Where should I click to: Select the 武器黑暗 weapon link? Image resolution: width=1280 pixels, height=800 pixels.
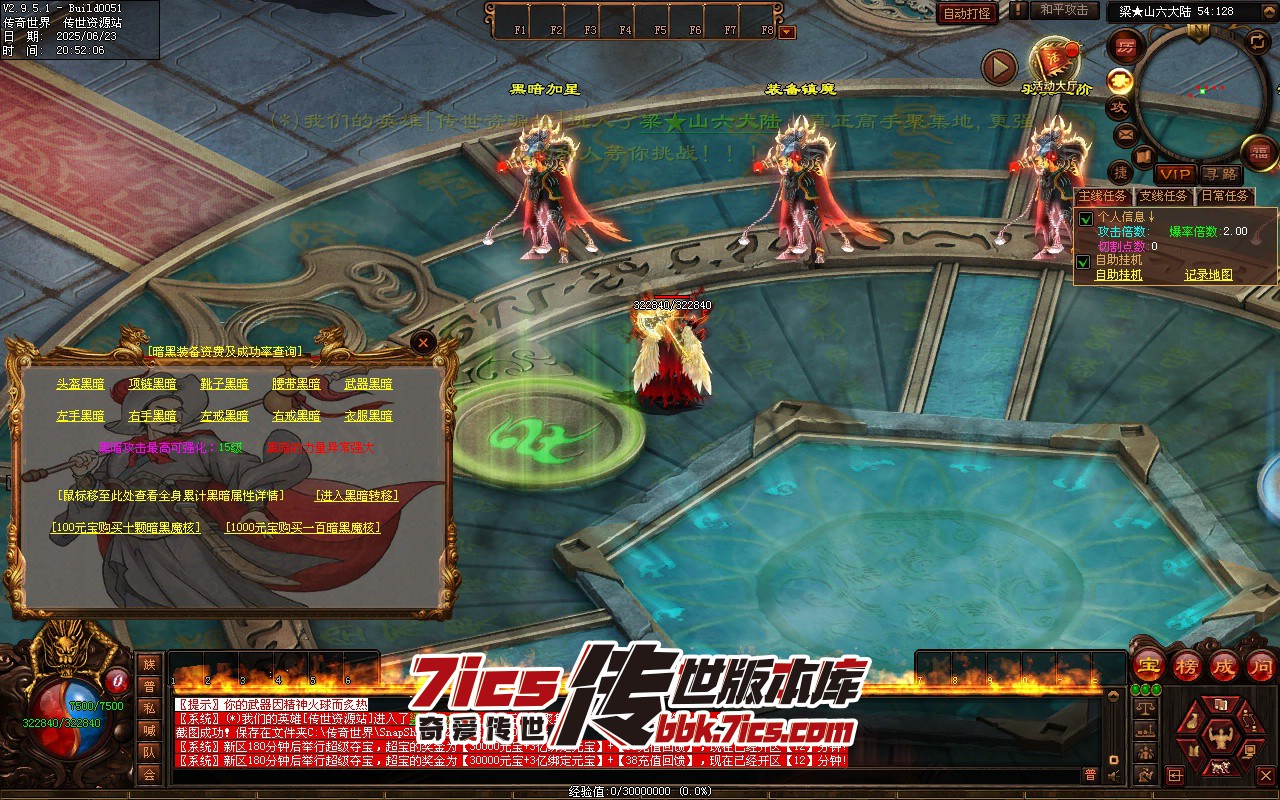368,384
